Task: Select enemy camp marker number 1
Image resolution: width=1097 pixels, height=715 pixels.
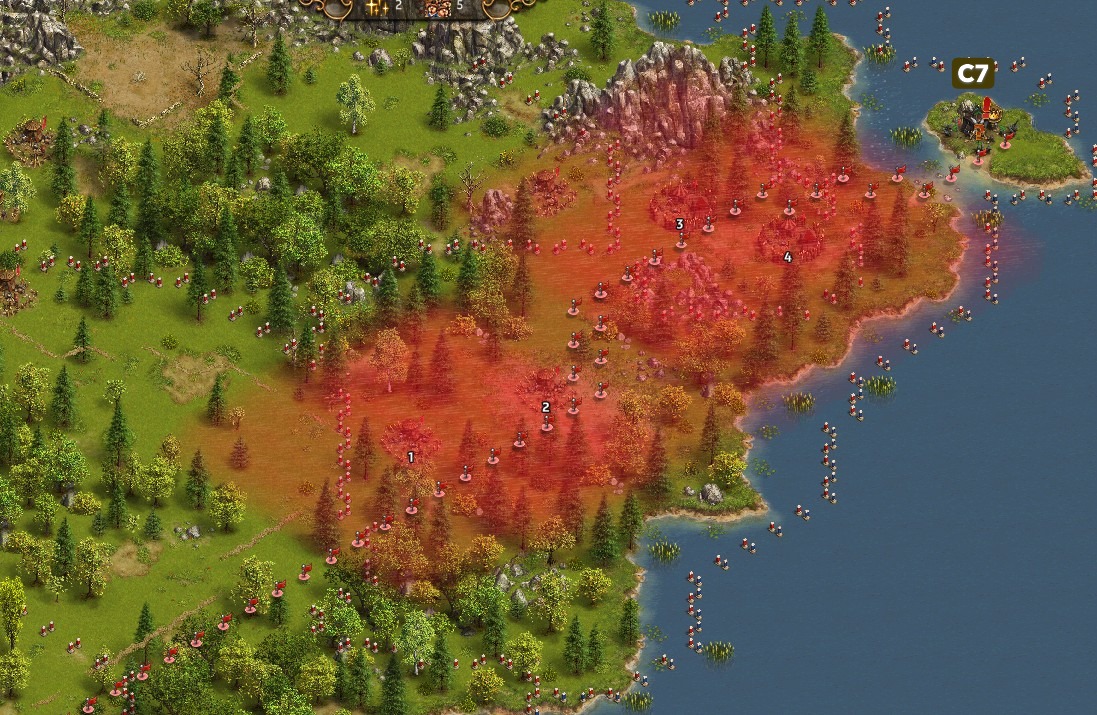Action: coord(411,457)
